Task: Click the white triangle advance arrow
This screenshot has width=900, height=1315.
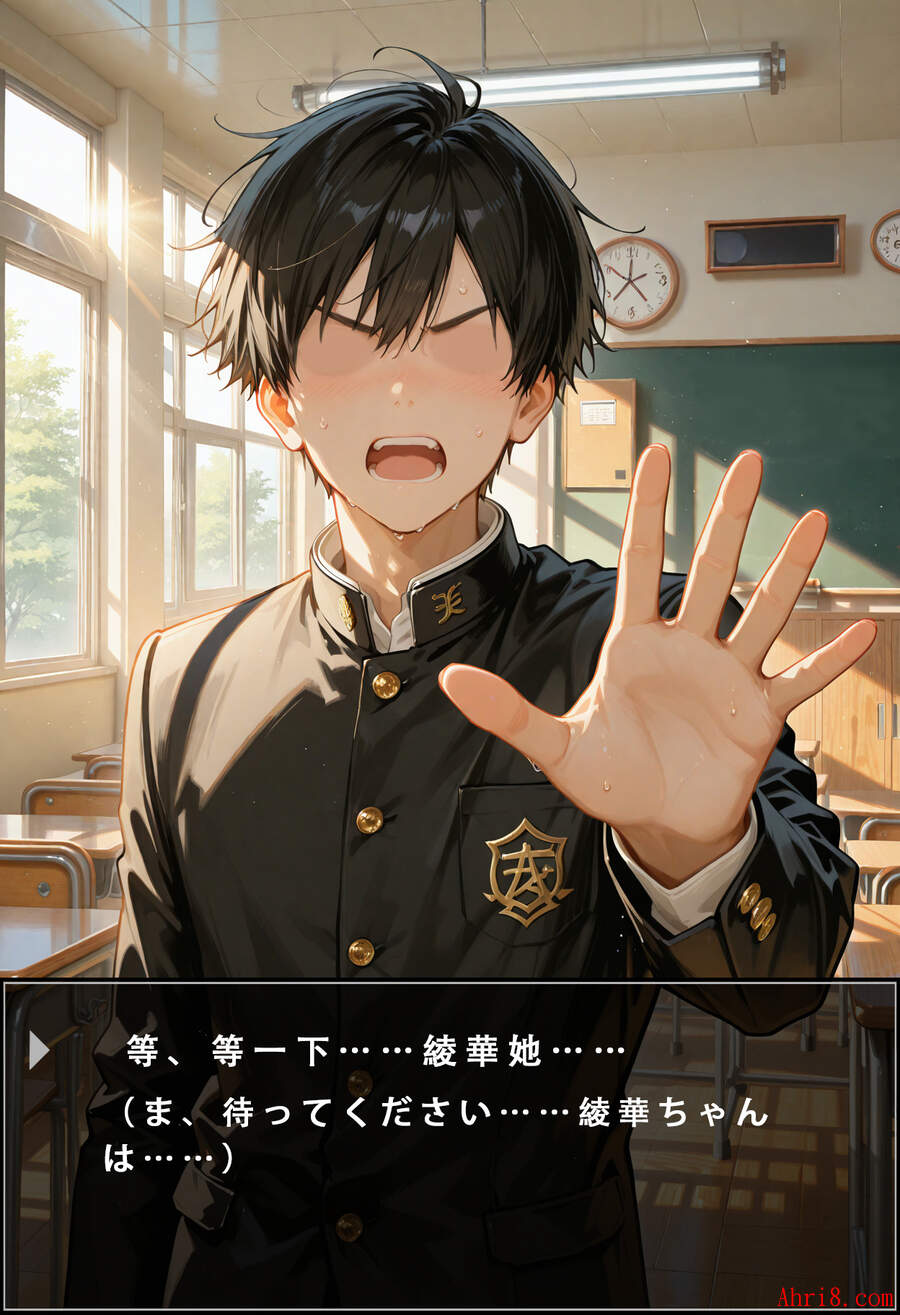Action: click(39, 1050)
